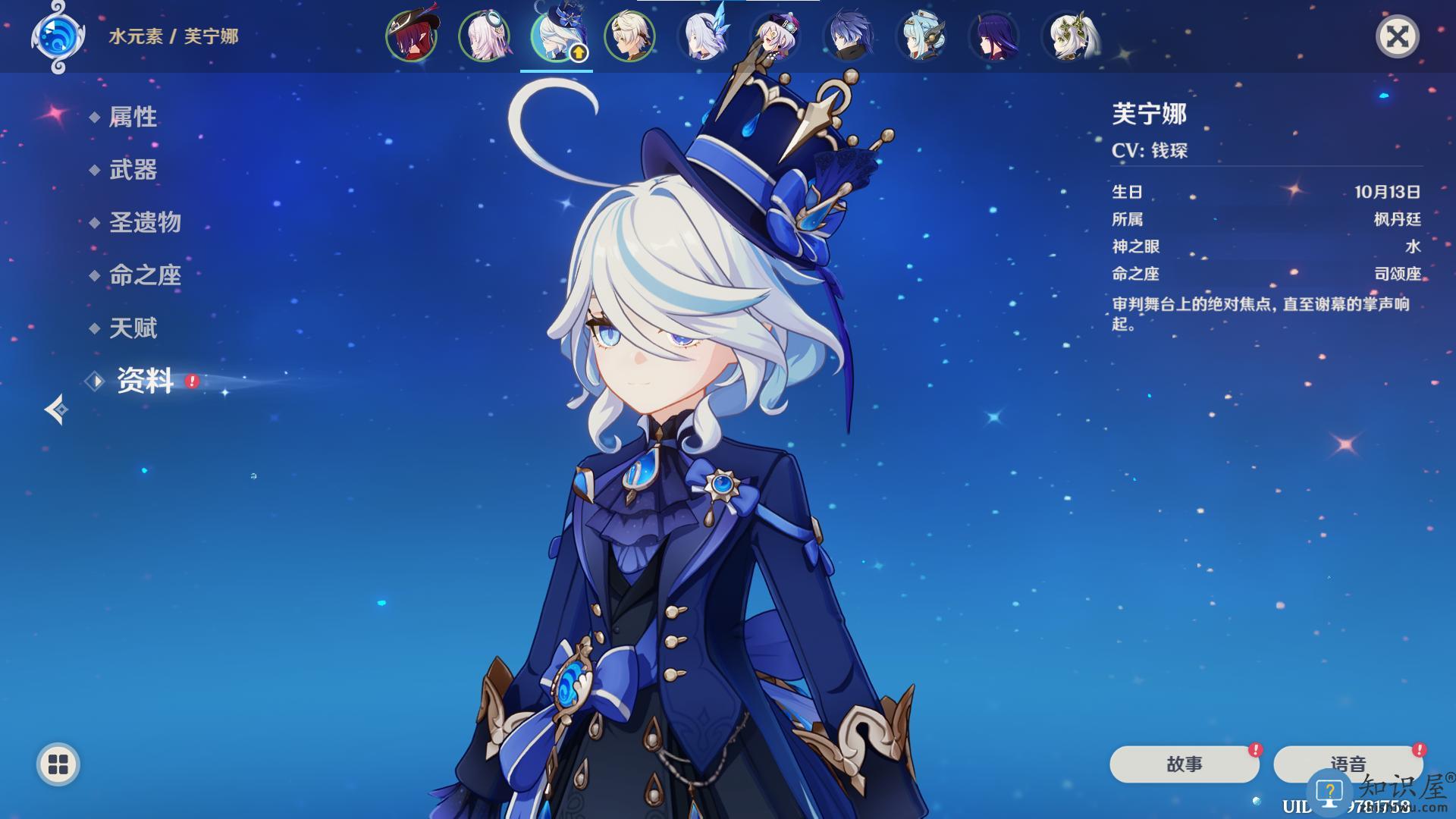This screenshot has width=1456, height=819.
Task: Select the red-haired character with pirate hat
Action: coord(412,36)
